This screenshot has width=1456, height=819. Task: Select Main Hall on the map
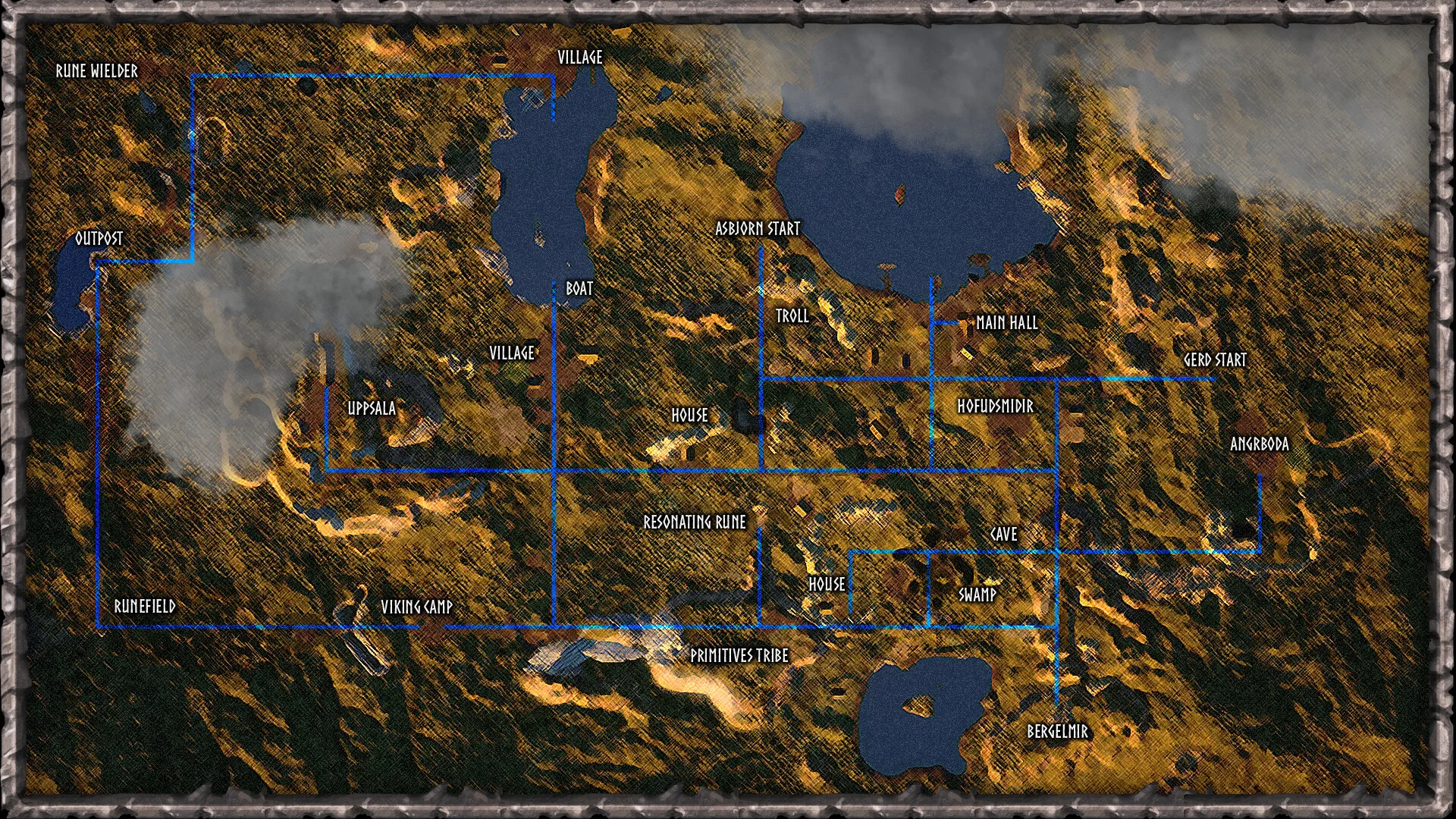pyautogui.click(x=1006, y=323)
